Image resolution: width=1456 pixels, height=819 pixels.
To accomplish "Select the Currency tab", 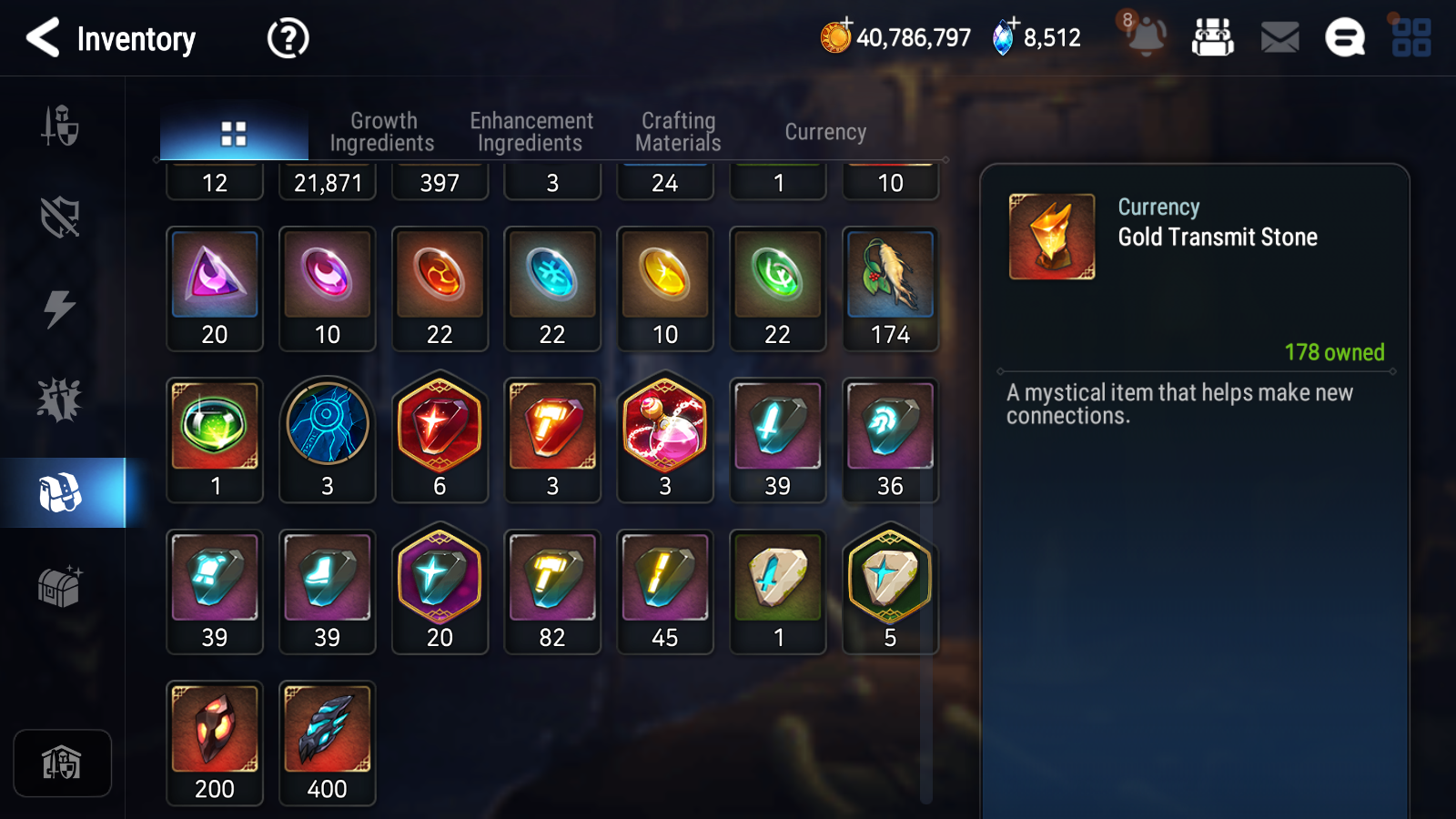I will coord(825,132).
